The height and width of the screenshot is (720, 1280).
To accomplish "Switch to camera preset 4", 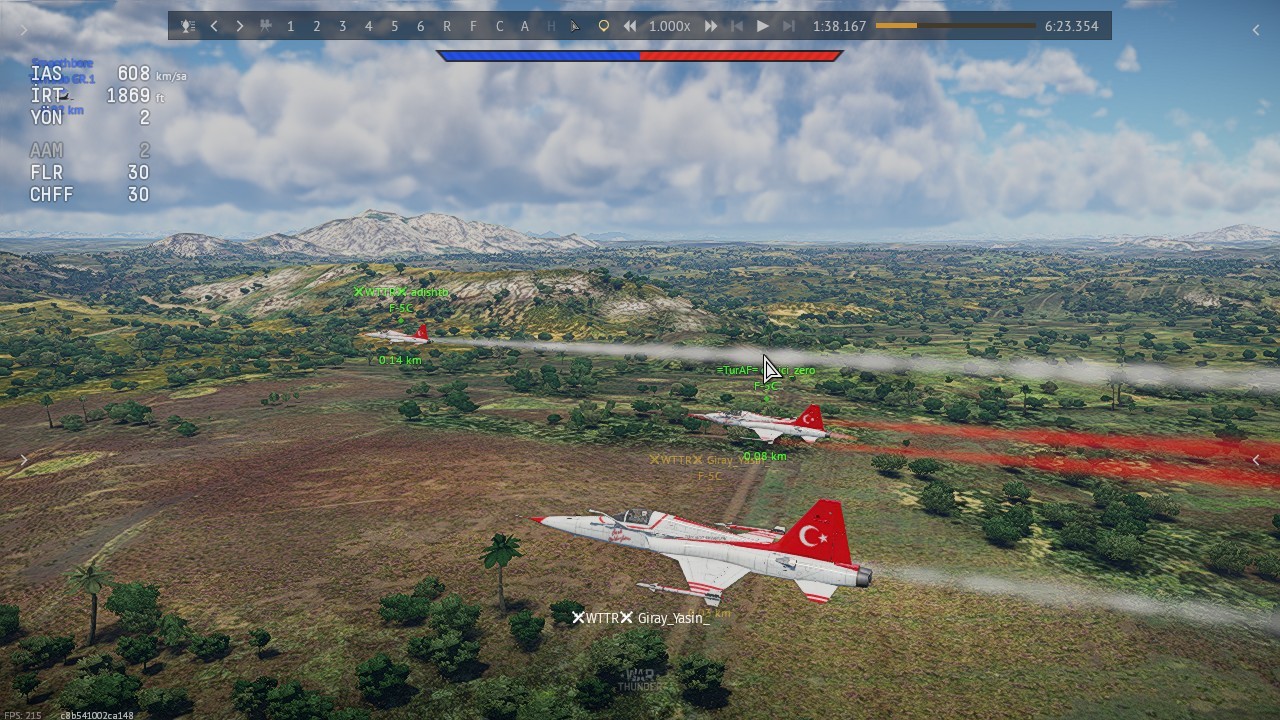I will pyautogui.click(x=369, y=26).
